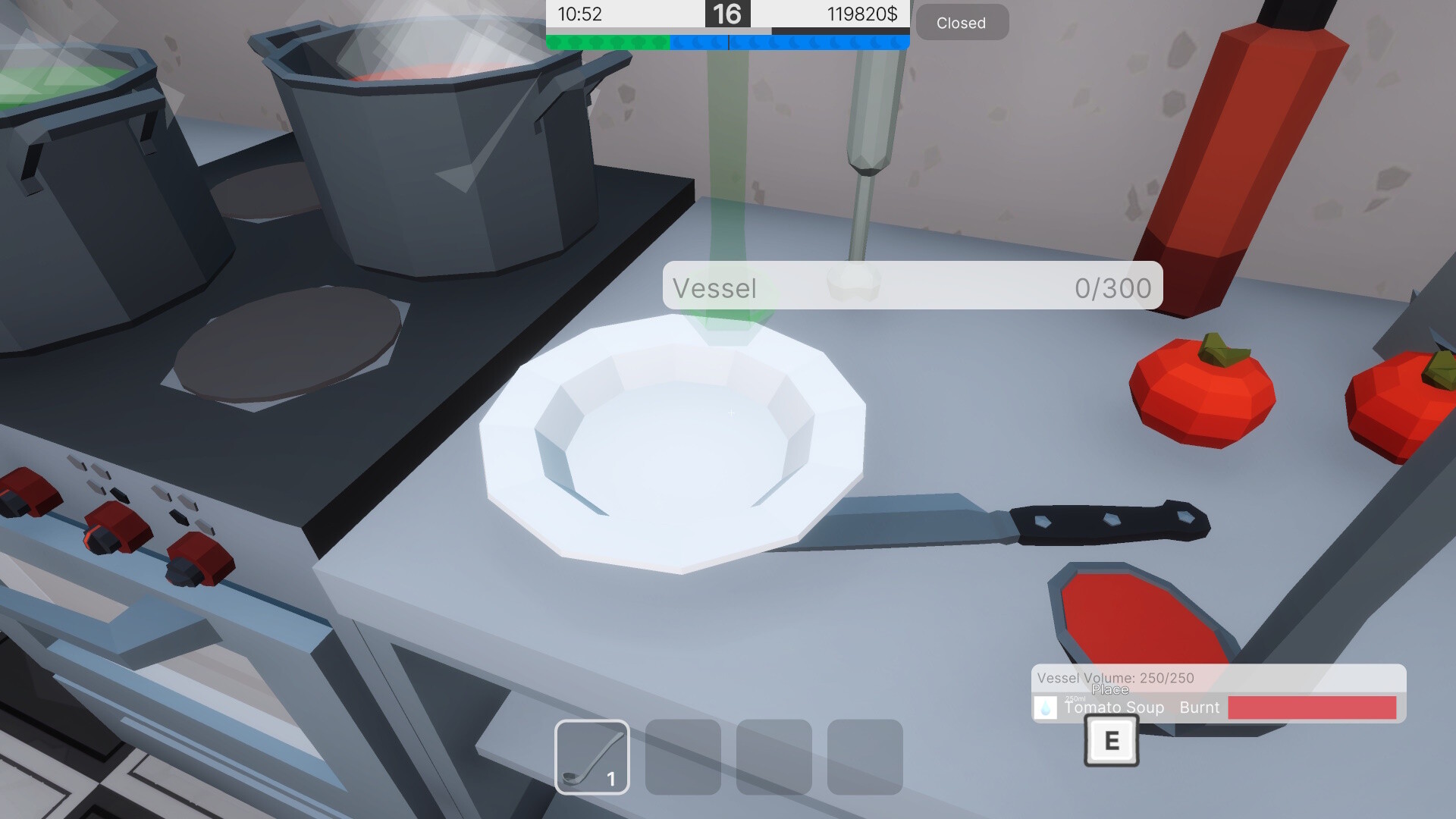Screen dimensions: 1456x819
Task: Click the Burnt status label
Action: coord(1200,708)
